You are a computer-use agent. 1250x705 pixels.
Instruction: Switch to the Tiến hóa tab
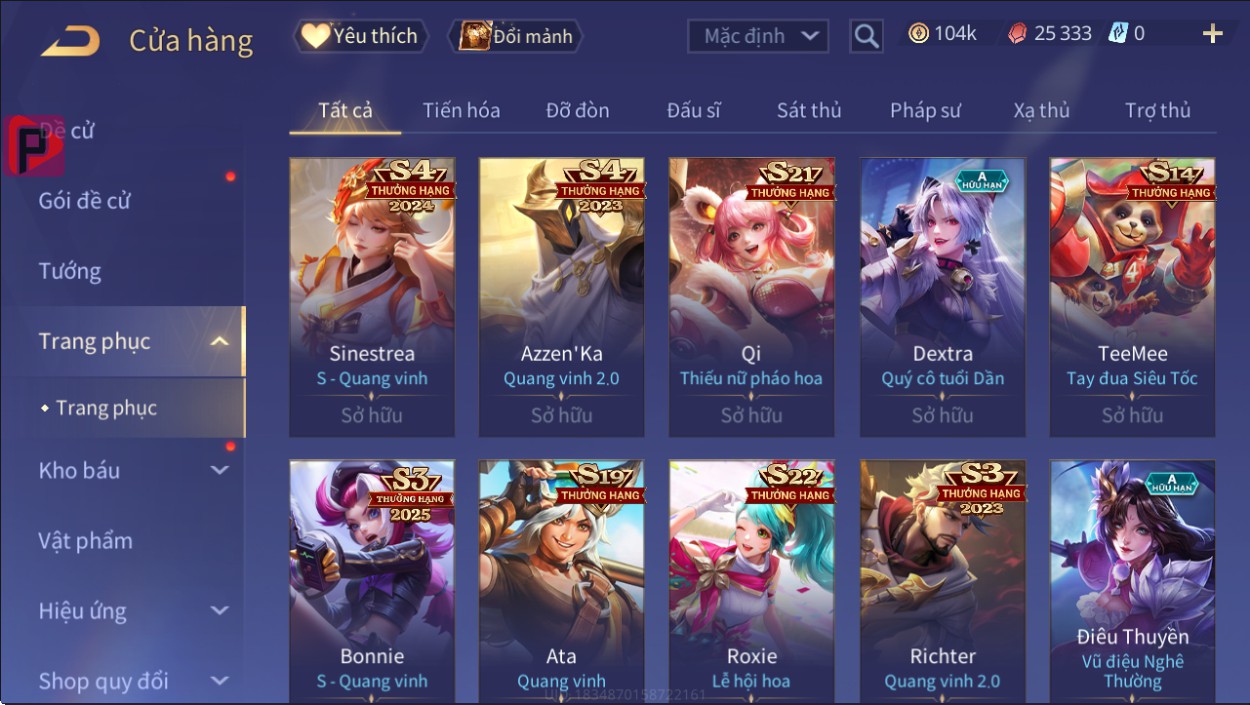[461, 111]
